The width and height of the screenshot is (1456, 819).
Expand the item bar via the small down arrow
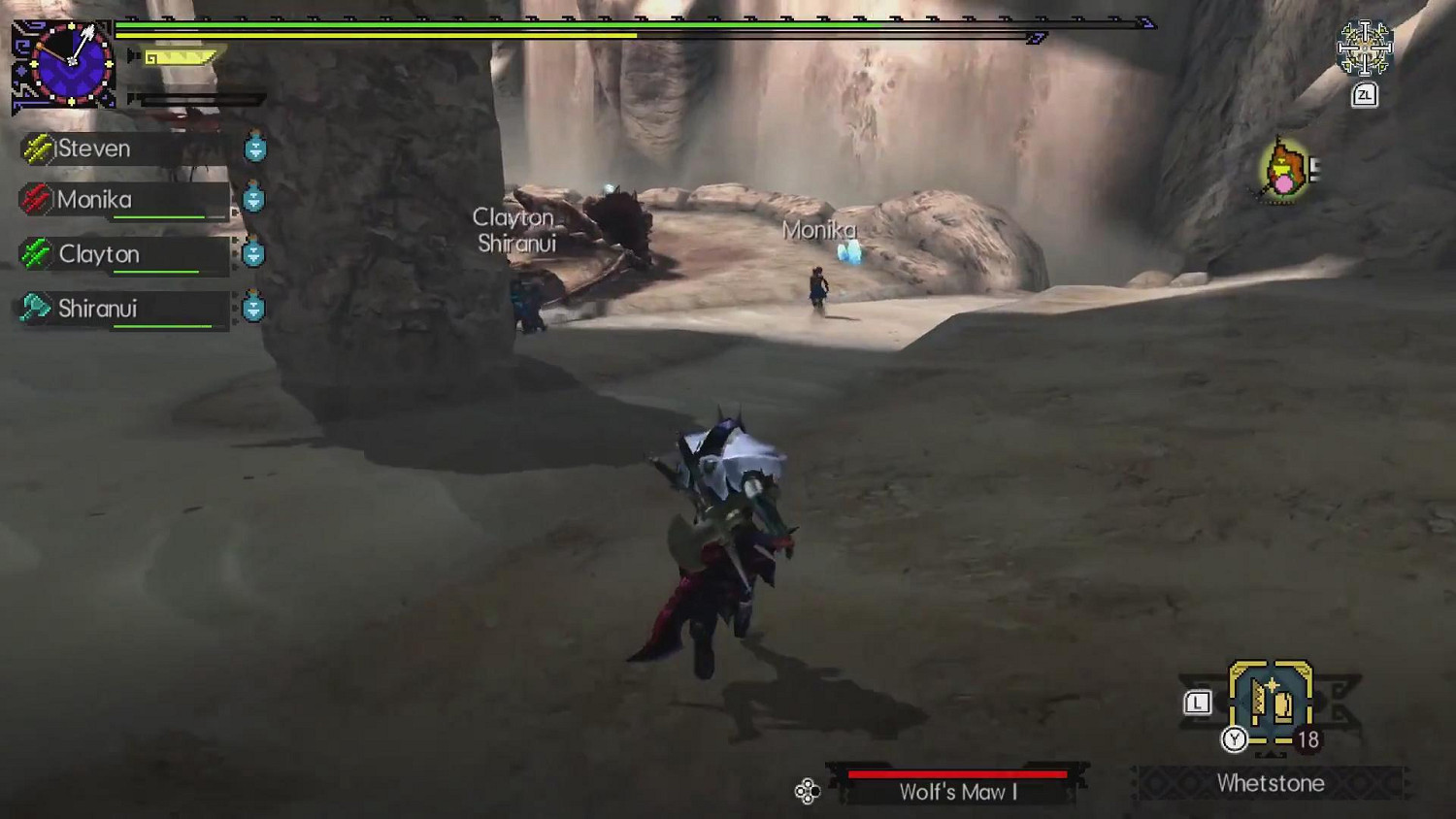click(x=1270, y=755)
